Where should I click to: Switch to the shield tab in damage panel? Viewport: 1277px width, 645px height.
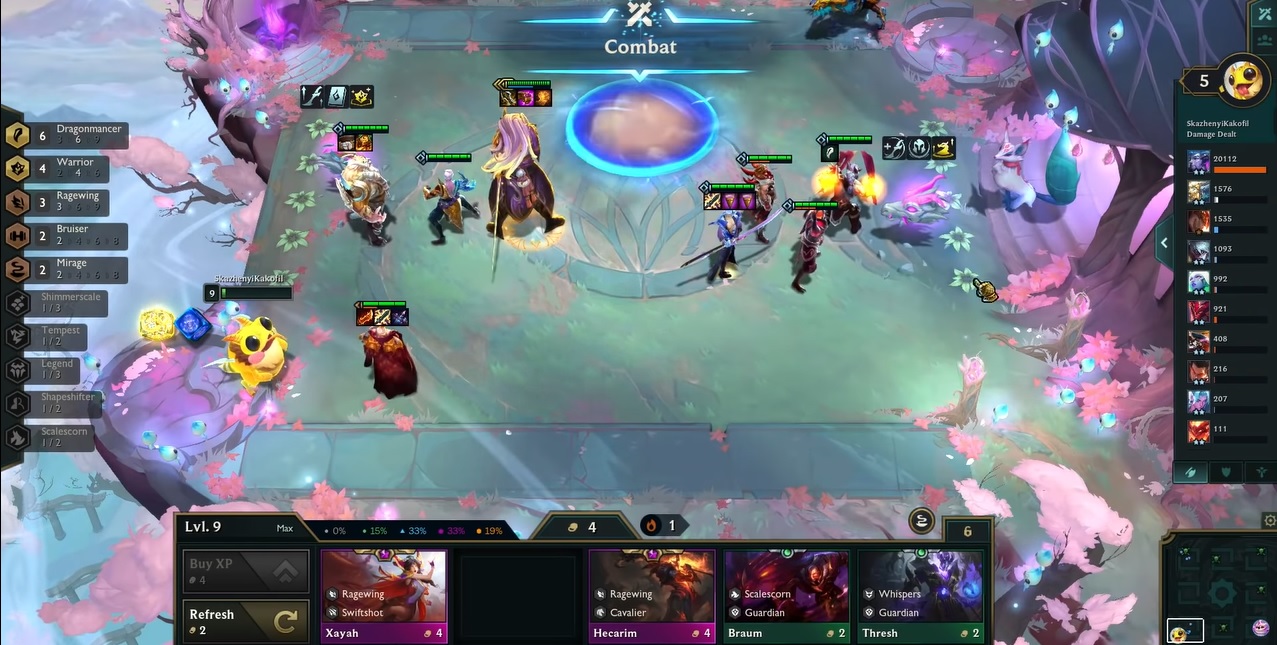[1226, 472]
